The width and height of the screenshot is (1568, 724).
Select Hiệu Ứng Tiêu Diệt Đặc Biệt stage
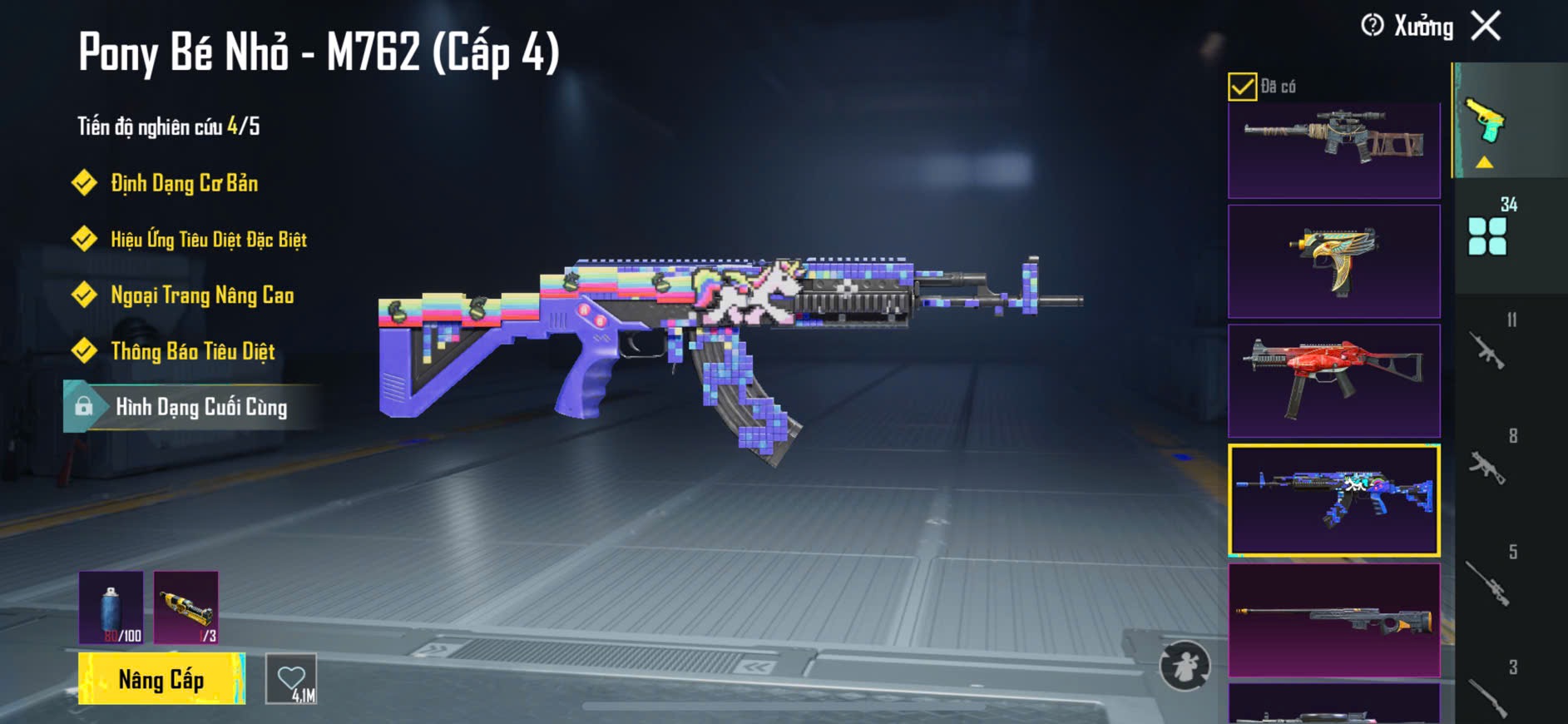tap(208, 240)
